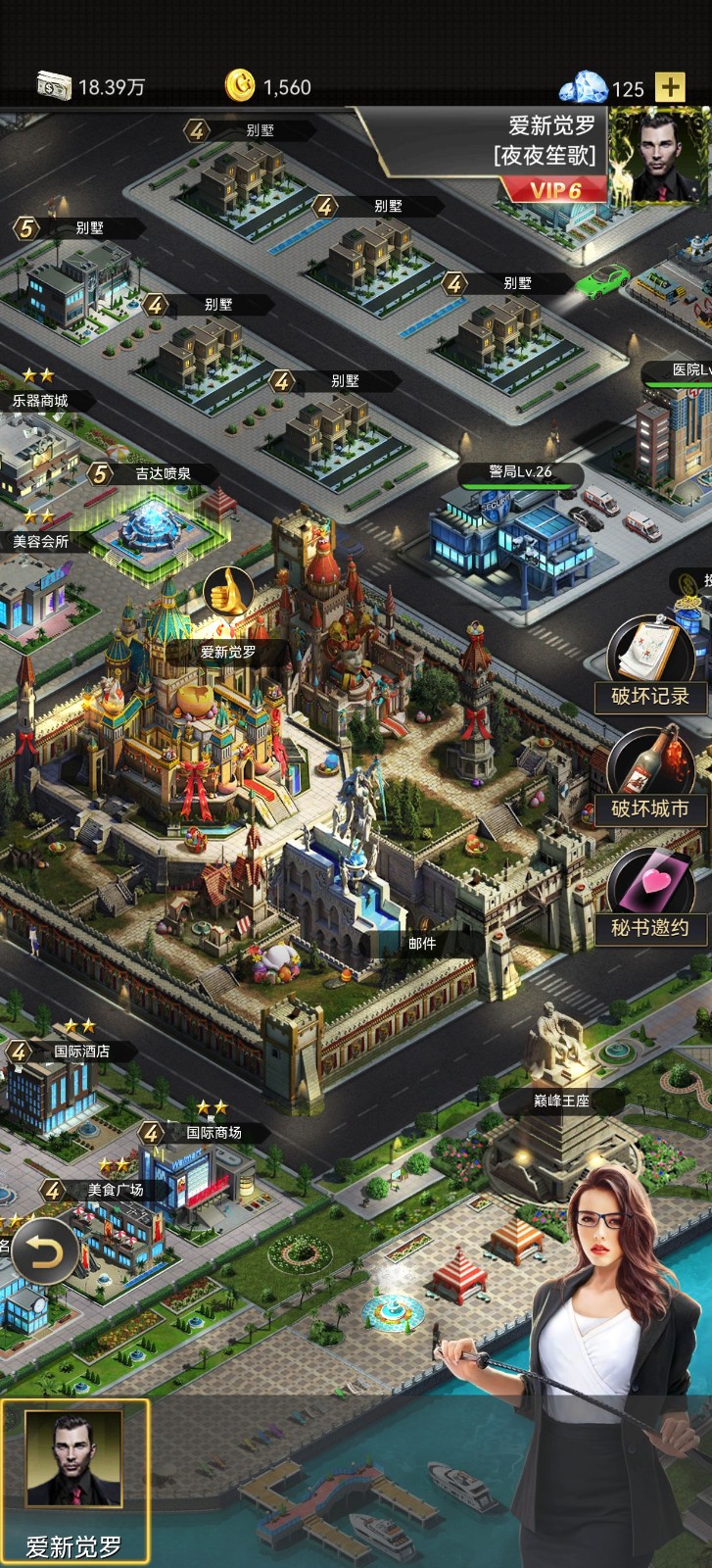Viewport: 712px width, 1568px height.
Task: Choose the 美食广场 food court label
Action: (x=116, y=1191)
